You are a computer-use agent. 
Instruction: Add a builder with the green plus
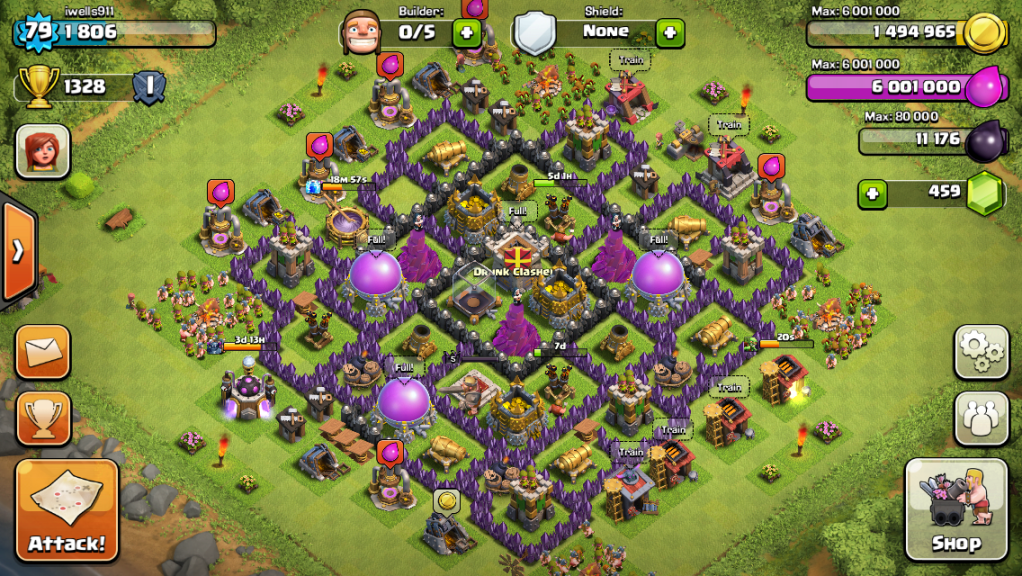coord(466,32)
